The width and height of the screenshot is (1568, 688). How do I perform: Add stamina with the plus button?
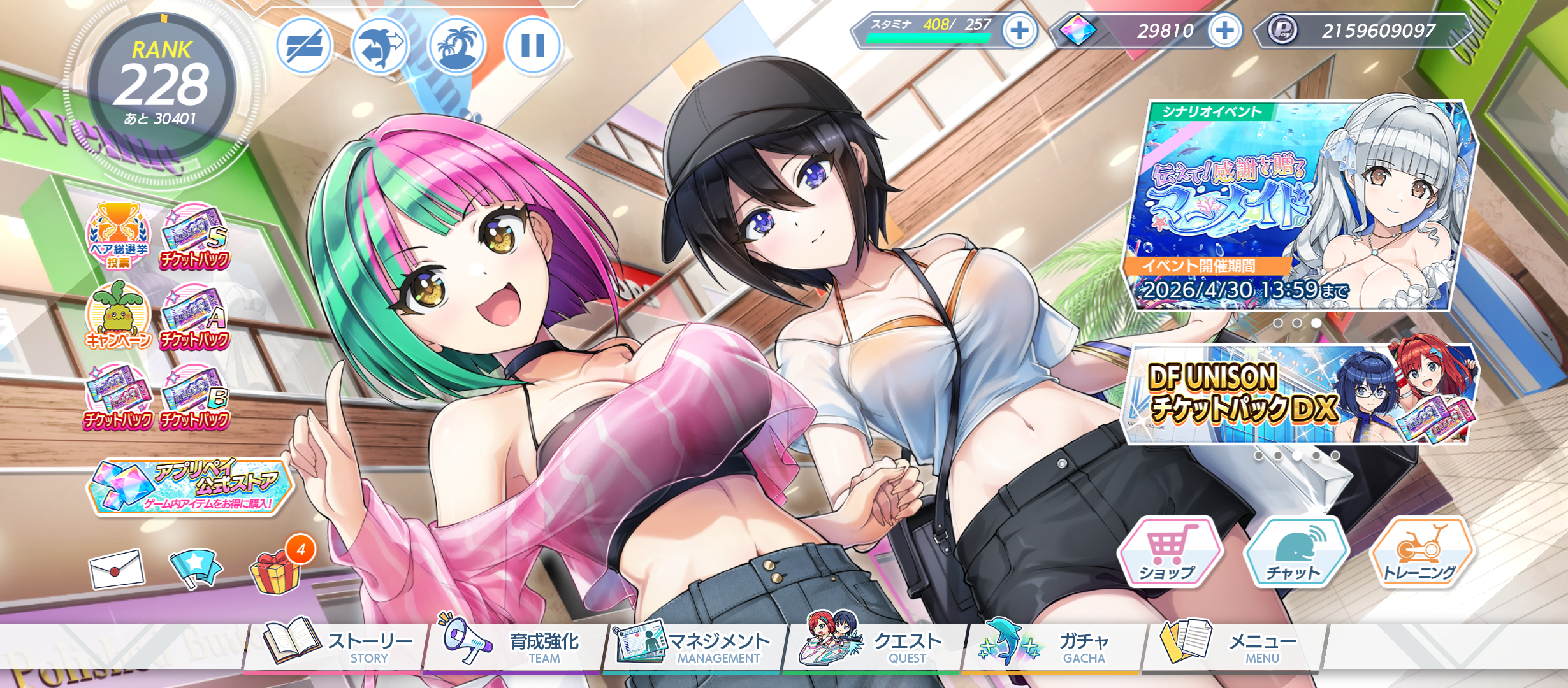[1019, 30]
